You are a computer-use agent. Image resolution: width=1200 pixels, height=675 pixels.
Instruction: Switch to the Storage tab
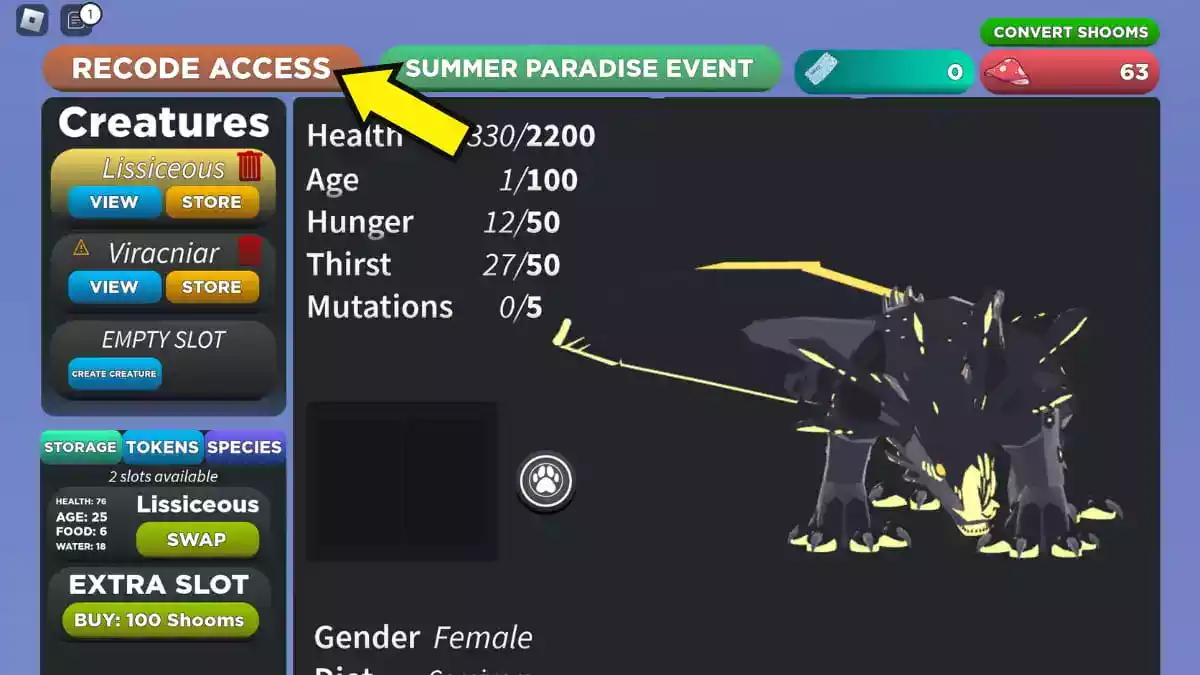coord(80,447)
